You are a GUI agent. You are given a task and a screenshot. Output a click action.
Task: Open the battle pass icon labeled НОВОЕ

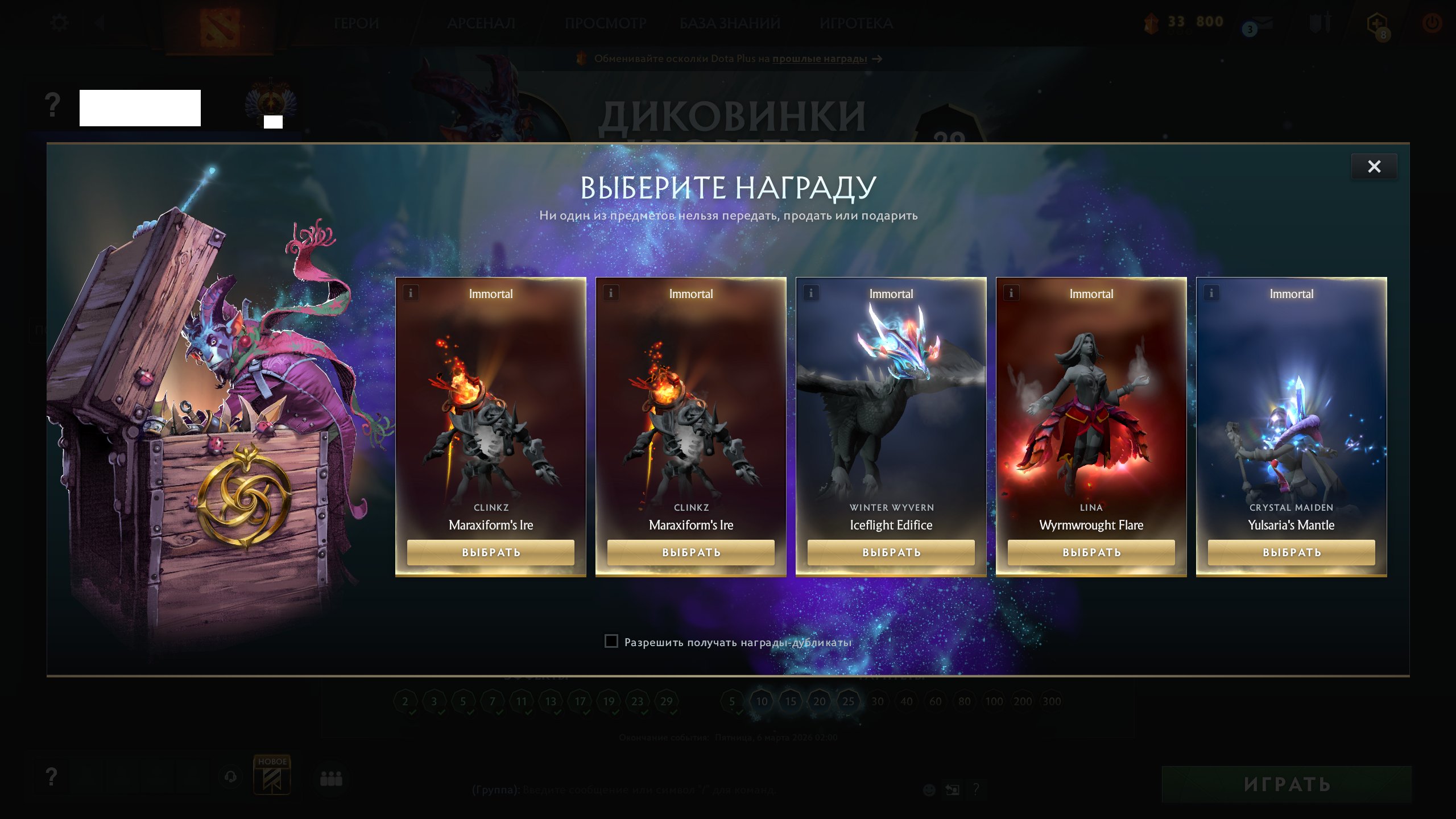[x=272, y=777]
